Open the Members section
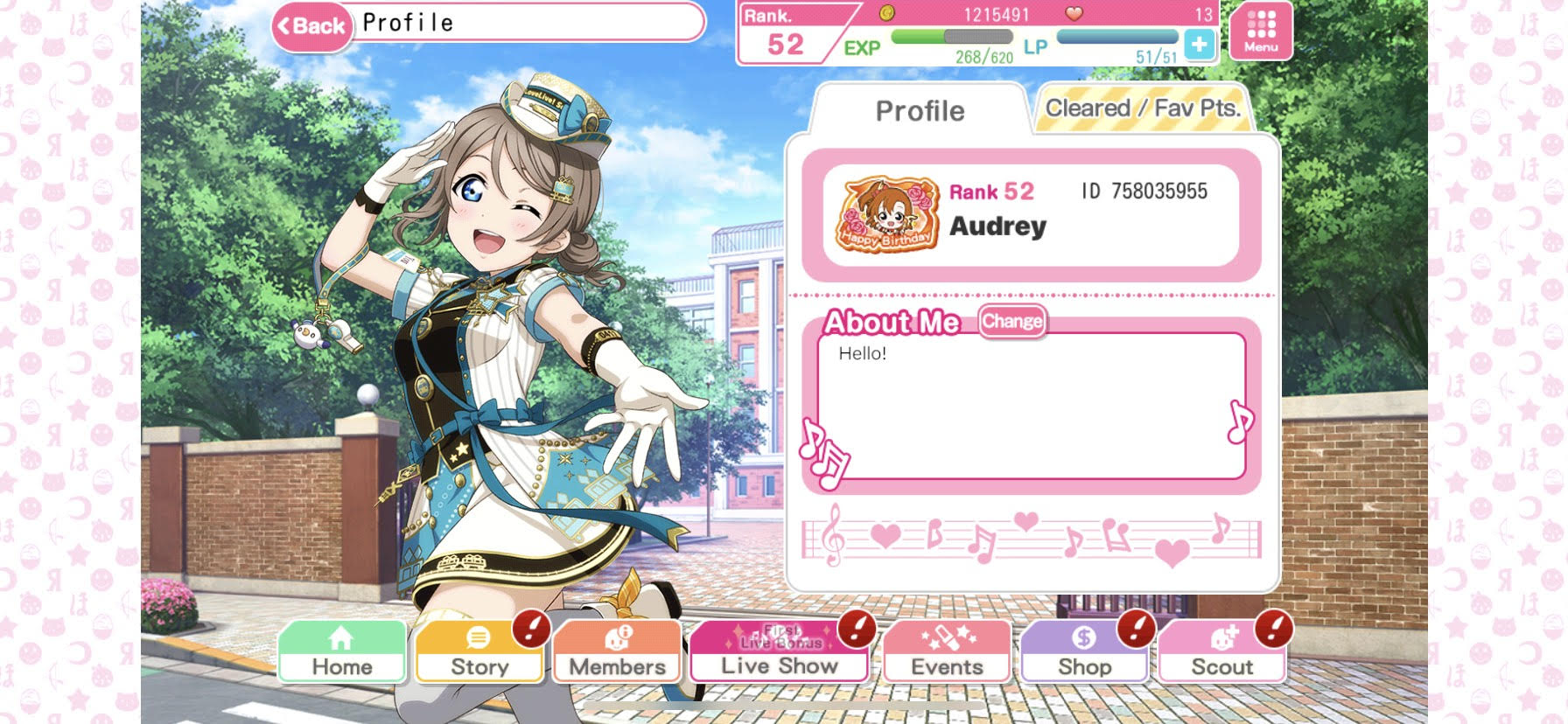Image resolution: width=1568 pixels, height=724 pixels. (x=617, y=652)
